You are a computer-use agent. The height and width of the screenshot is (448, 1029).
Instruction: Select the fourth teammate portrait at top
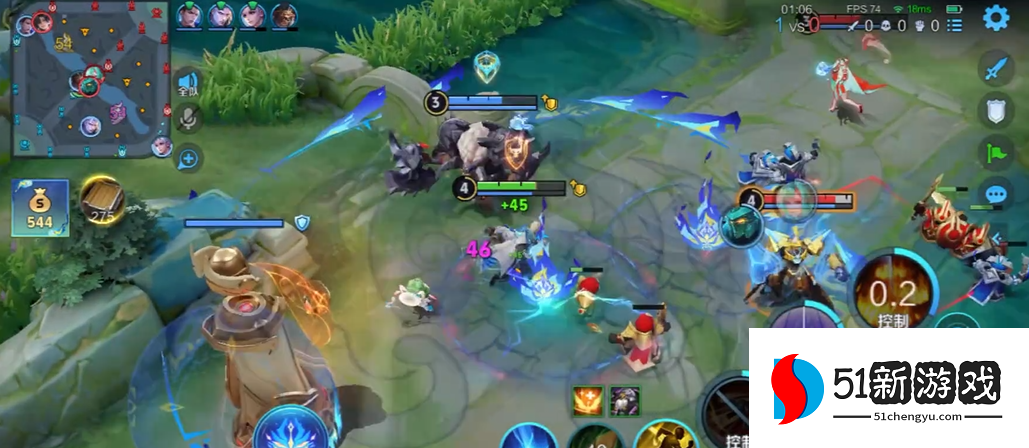point(283,15)
